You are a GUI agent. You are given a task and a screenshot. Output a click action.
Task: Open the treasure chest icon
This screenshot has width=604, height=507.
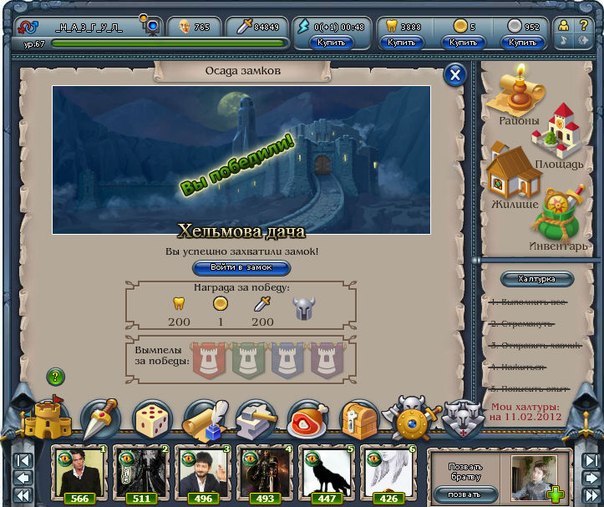click(359, 420)
